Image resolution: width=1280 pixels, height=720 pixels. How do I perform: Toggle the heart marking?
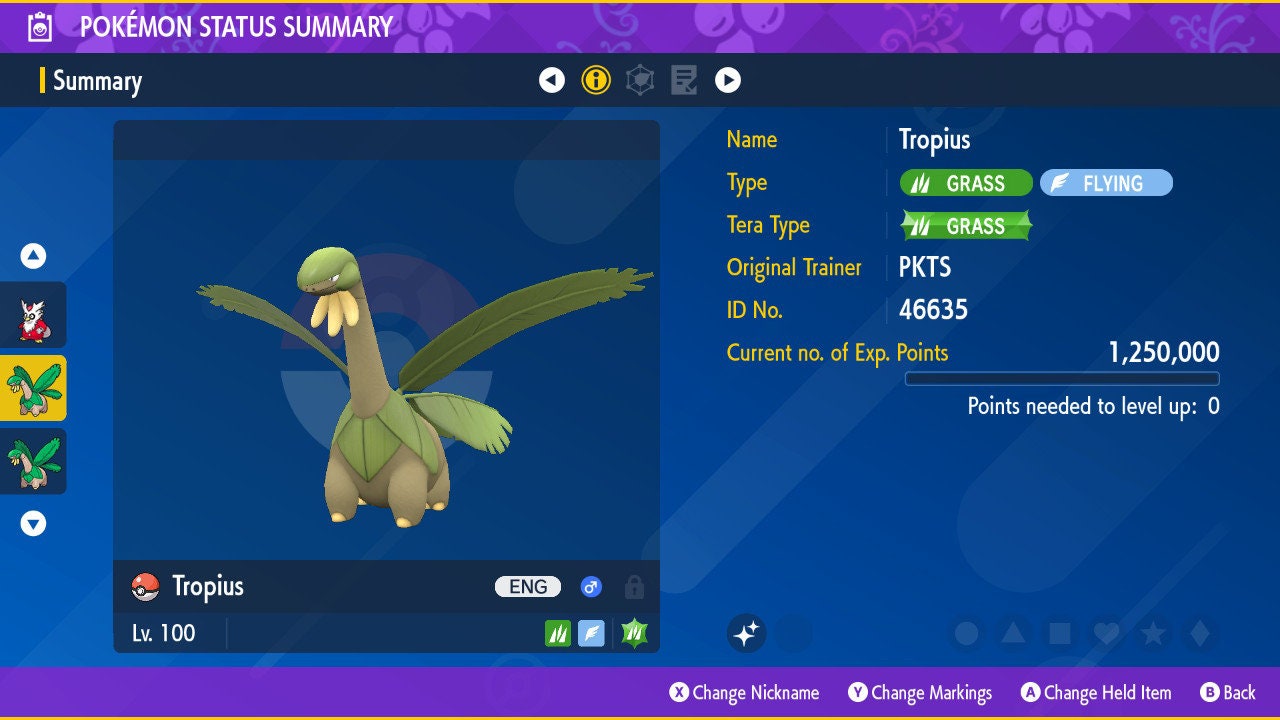click(1105, 633)
